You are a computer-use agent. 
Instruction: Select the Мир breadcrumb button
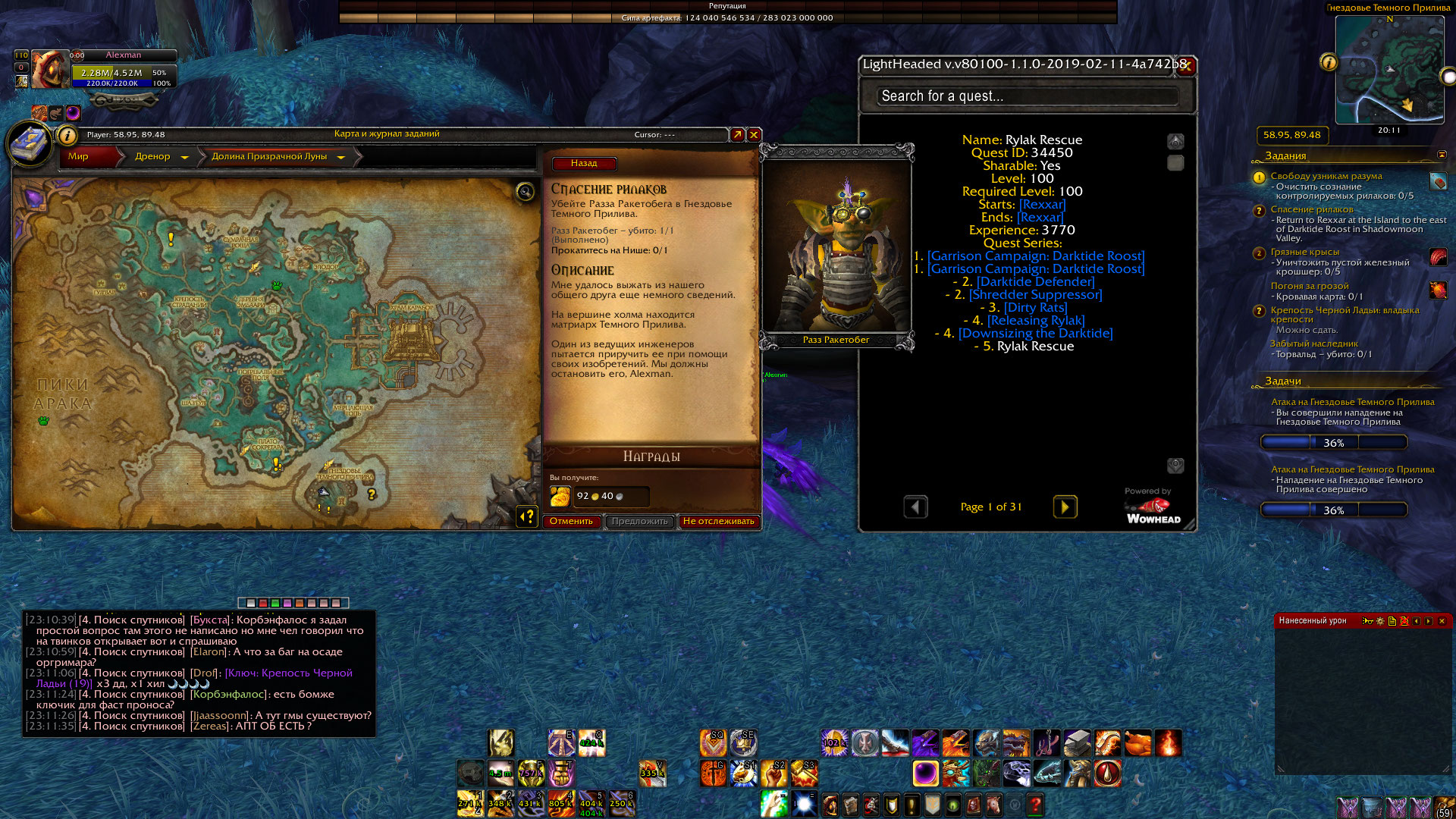point(79,157)
